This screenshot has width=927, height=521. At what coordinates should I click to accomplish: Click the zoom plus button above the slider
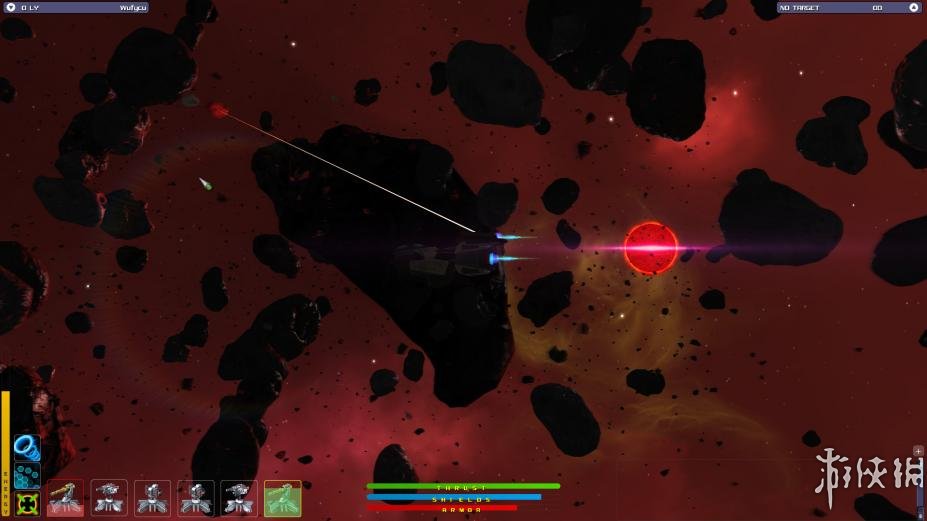[919, 451]
